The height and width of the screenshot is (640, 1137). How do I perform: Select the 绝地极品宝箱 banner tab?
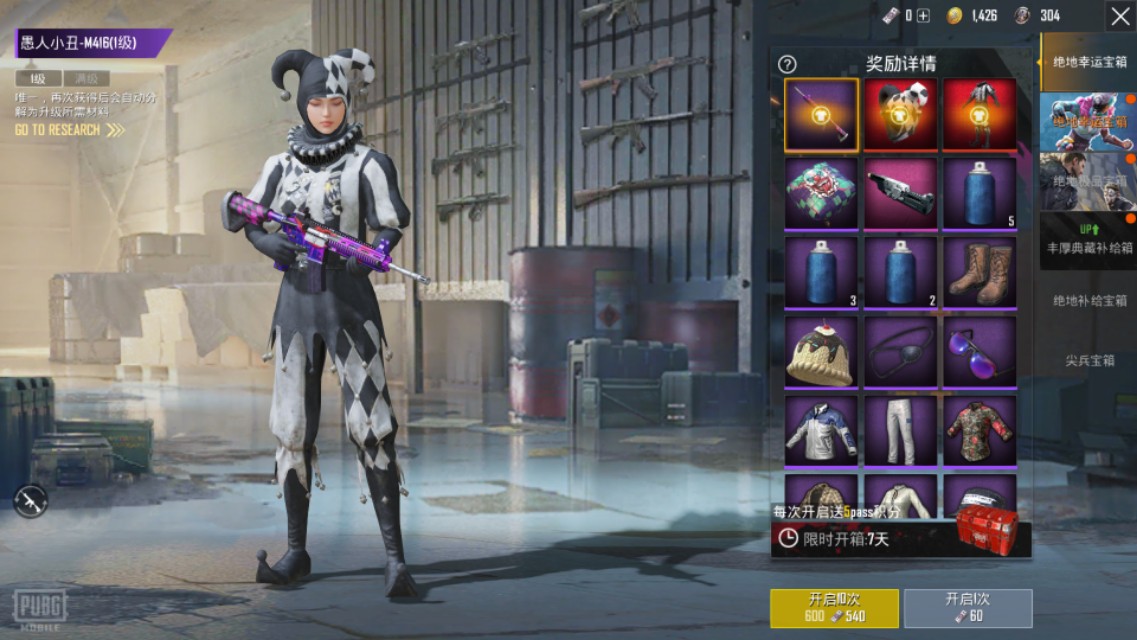(x=1089, y=180)
